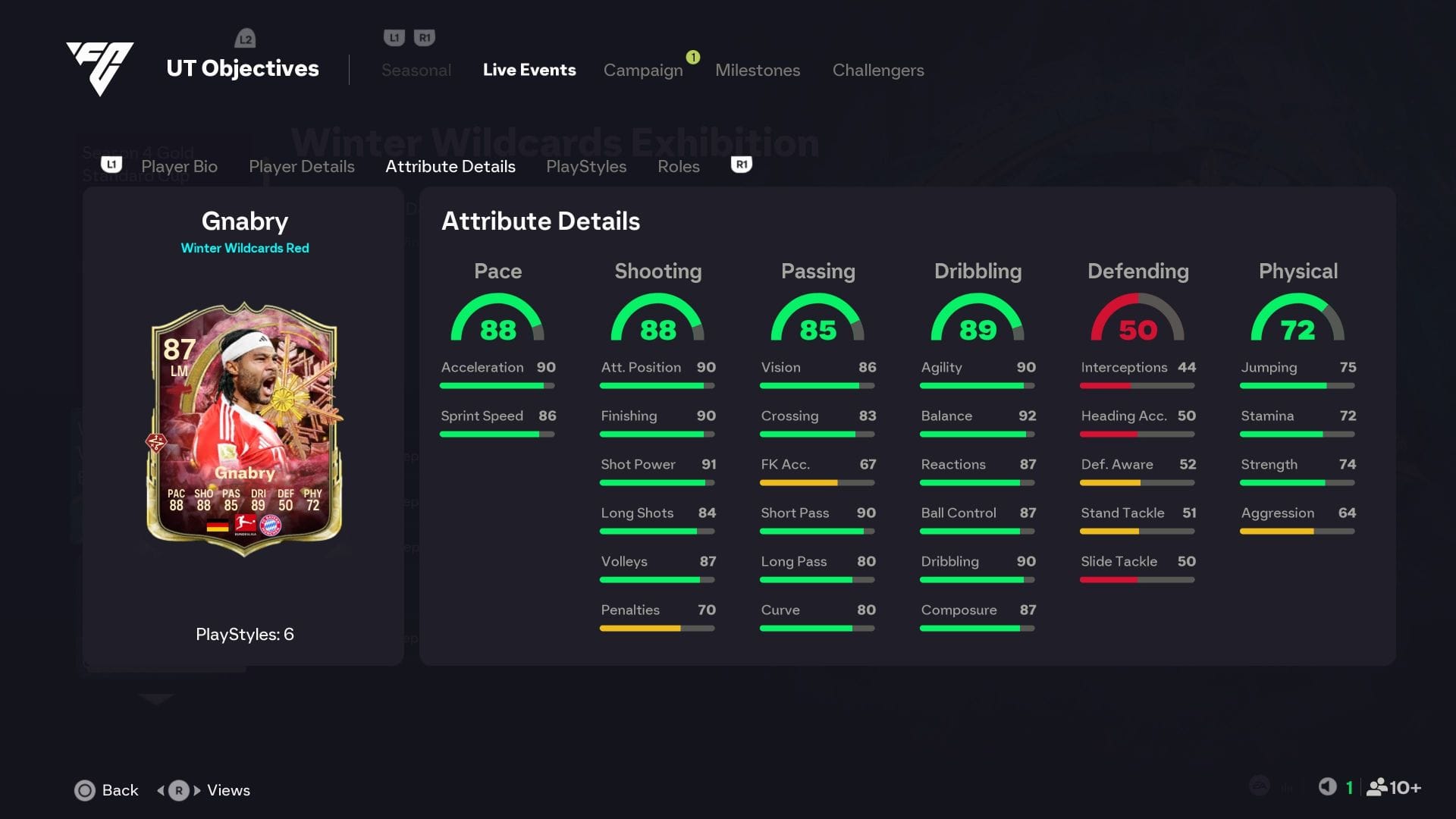Open the Winter Wildcards Red link
The width and height of the screenshot is (1456, 819).
click(x=245, y=248)
